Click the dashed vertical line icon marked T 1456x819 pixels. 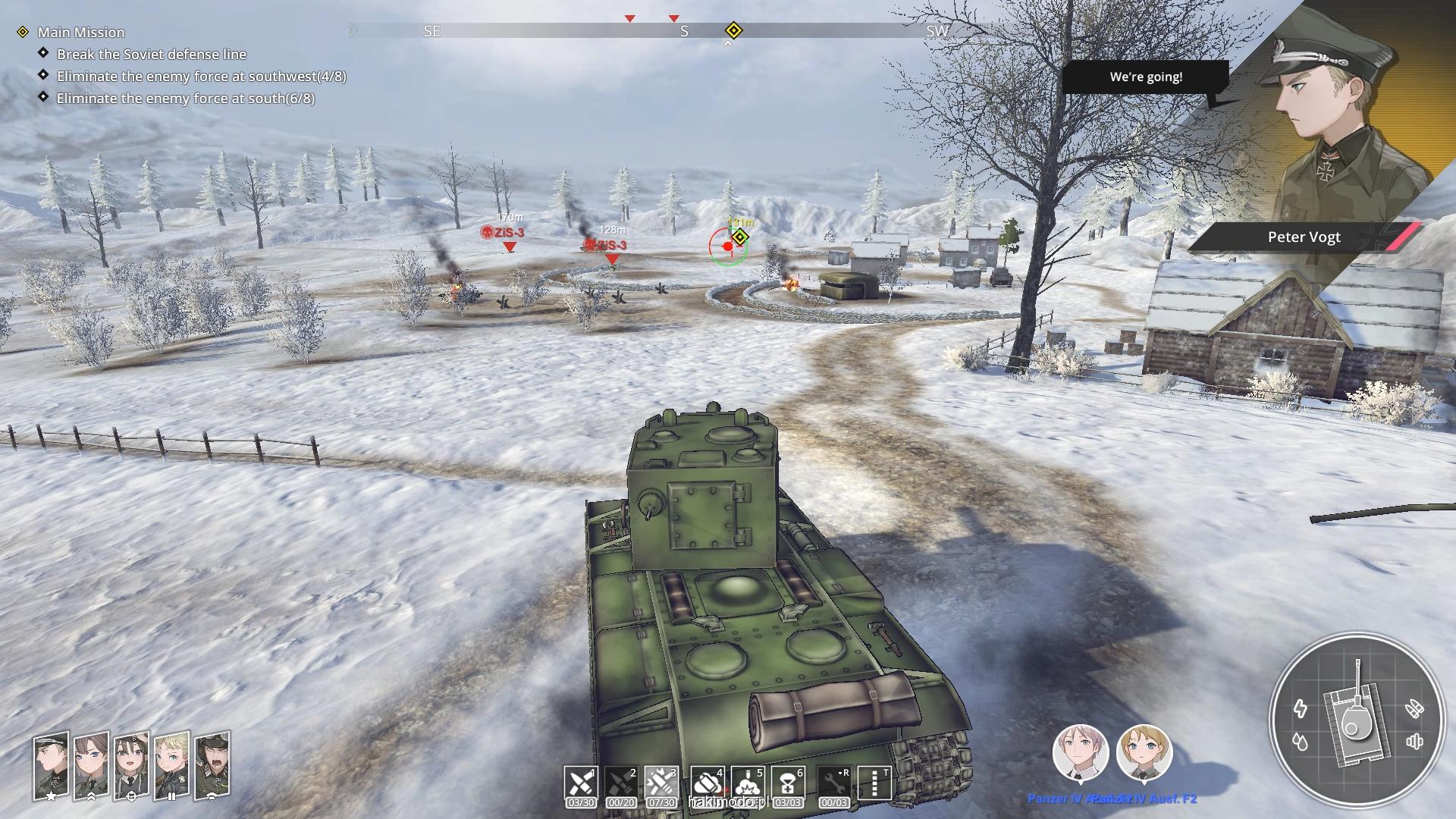tap(874, 782)
